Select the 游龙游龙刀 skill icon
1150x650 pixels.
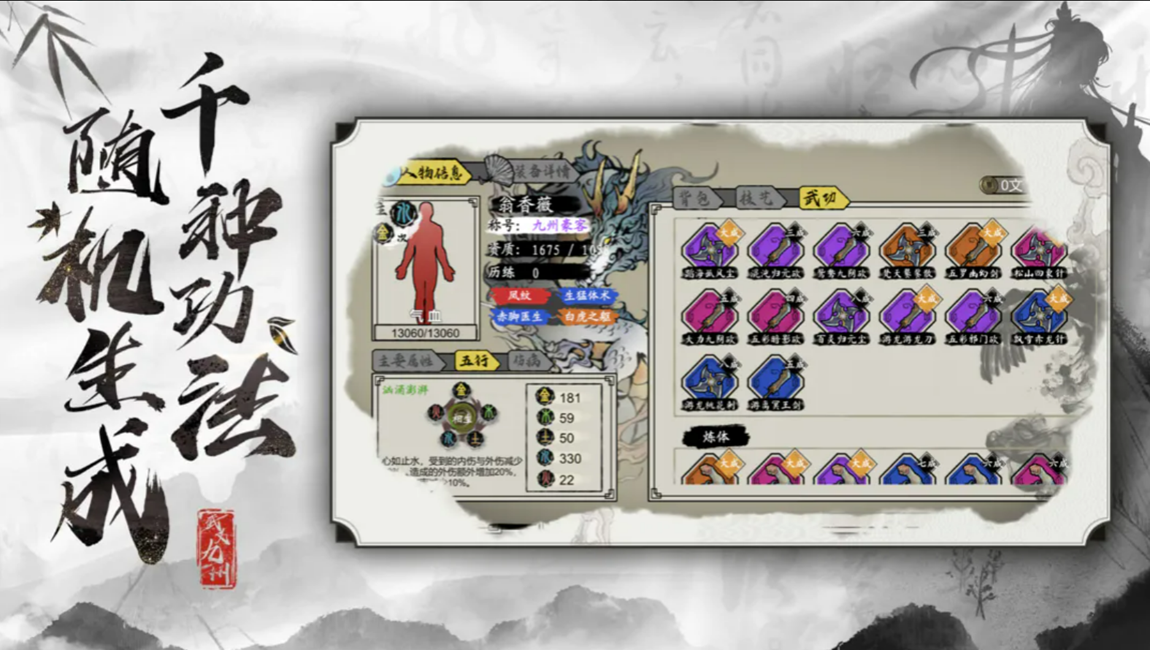(907, 312)
